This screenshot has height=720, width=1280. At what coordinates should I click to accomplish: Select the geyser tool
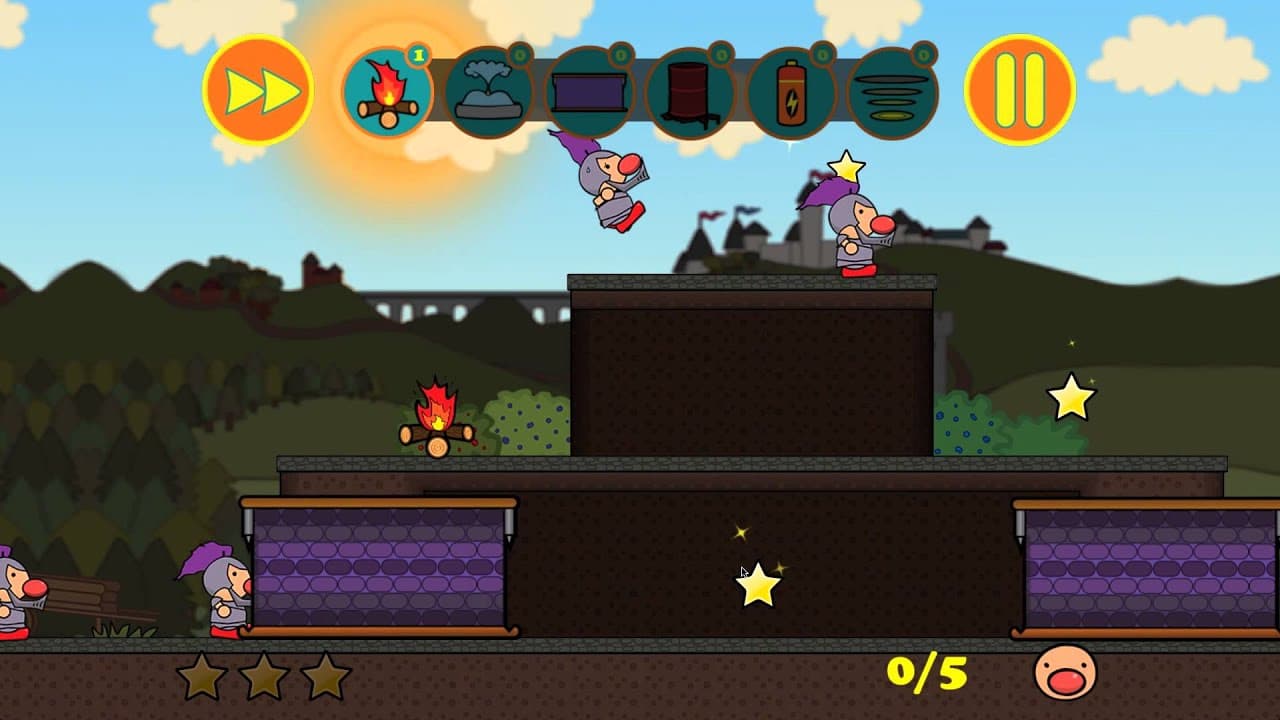[491, 90]
